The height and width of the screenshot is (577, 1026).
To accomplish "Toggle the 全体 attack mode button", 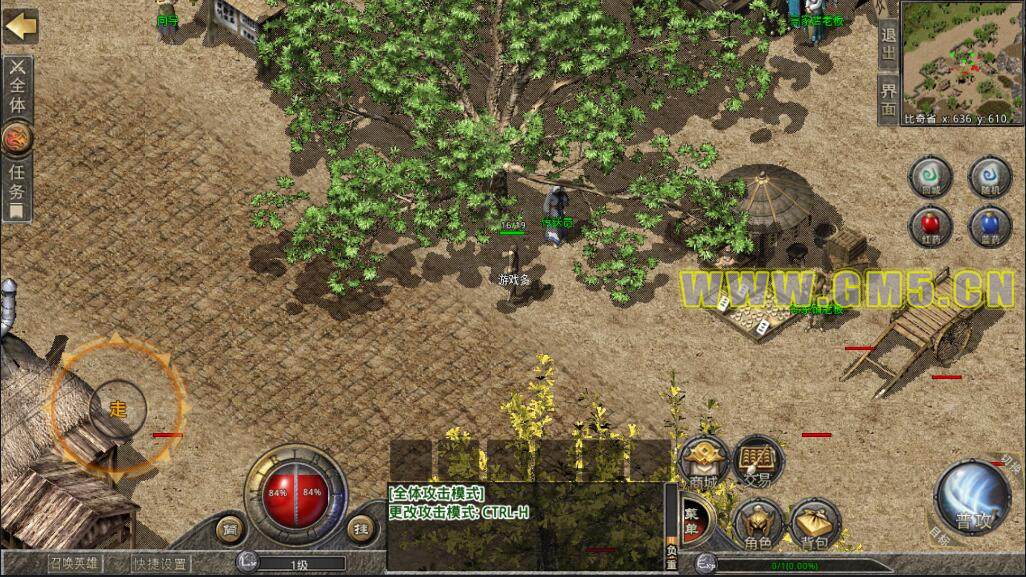I will [19, 87].
